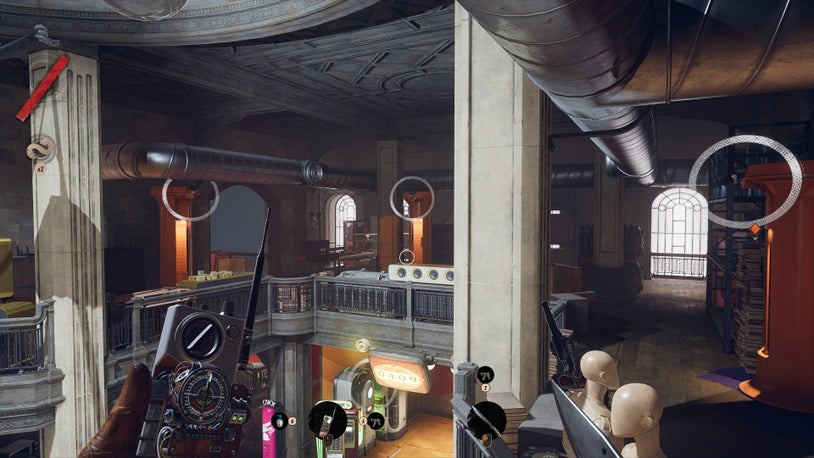Choose the gun icon beside the Hackamajig
The image size is (814, 458).
tap(375, 421)
